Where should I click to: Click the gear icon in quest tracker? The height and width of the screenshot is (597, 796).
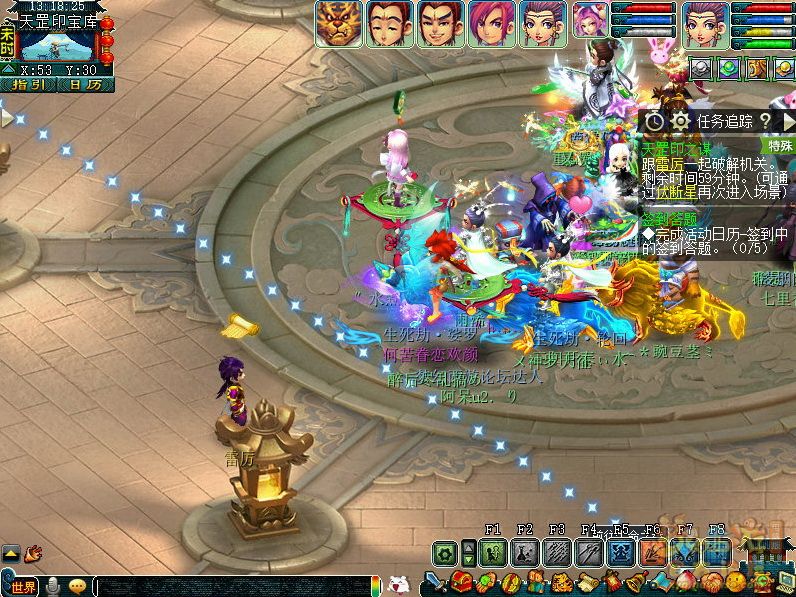(x=680, y=121)
